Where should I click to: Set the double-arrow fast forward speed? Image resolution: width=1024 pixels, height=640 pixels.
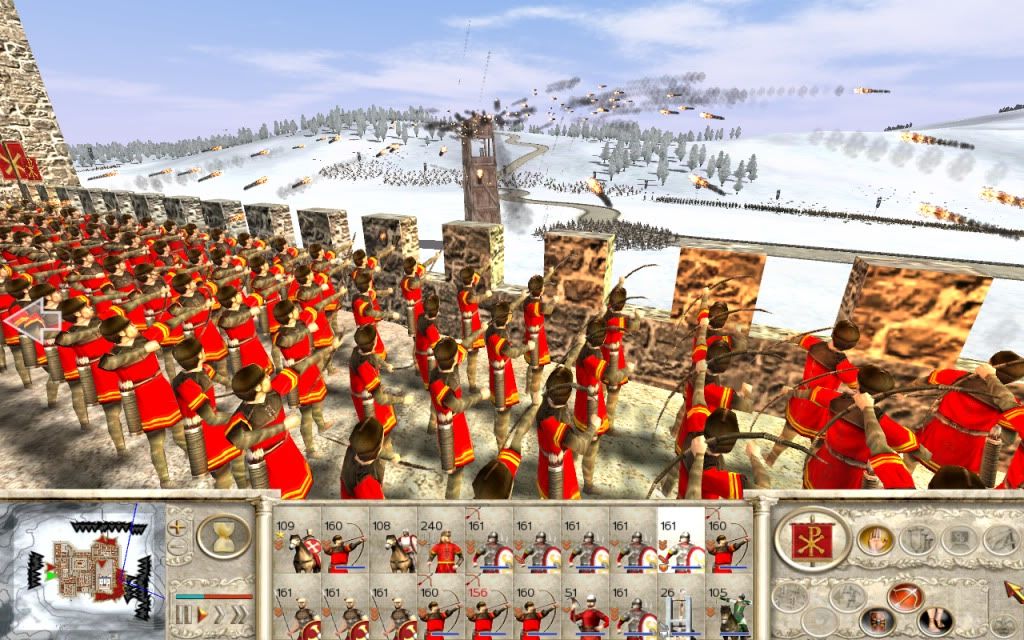[219, 613]
